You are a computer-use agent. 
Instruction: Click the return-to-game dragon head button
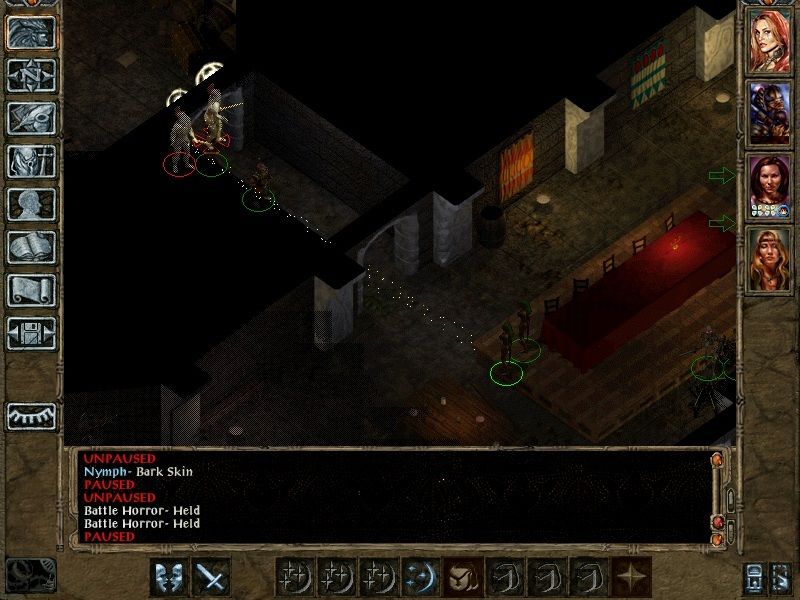point(31,32)
